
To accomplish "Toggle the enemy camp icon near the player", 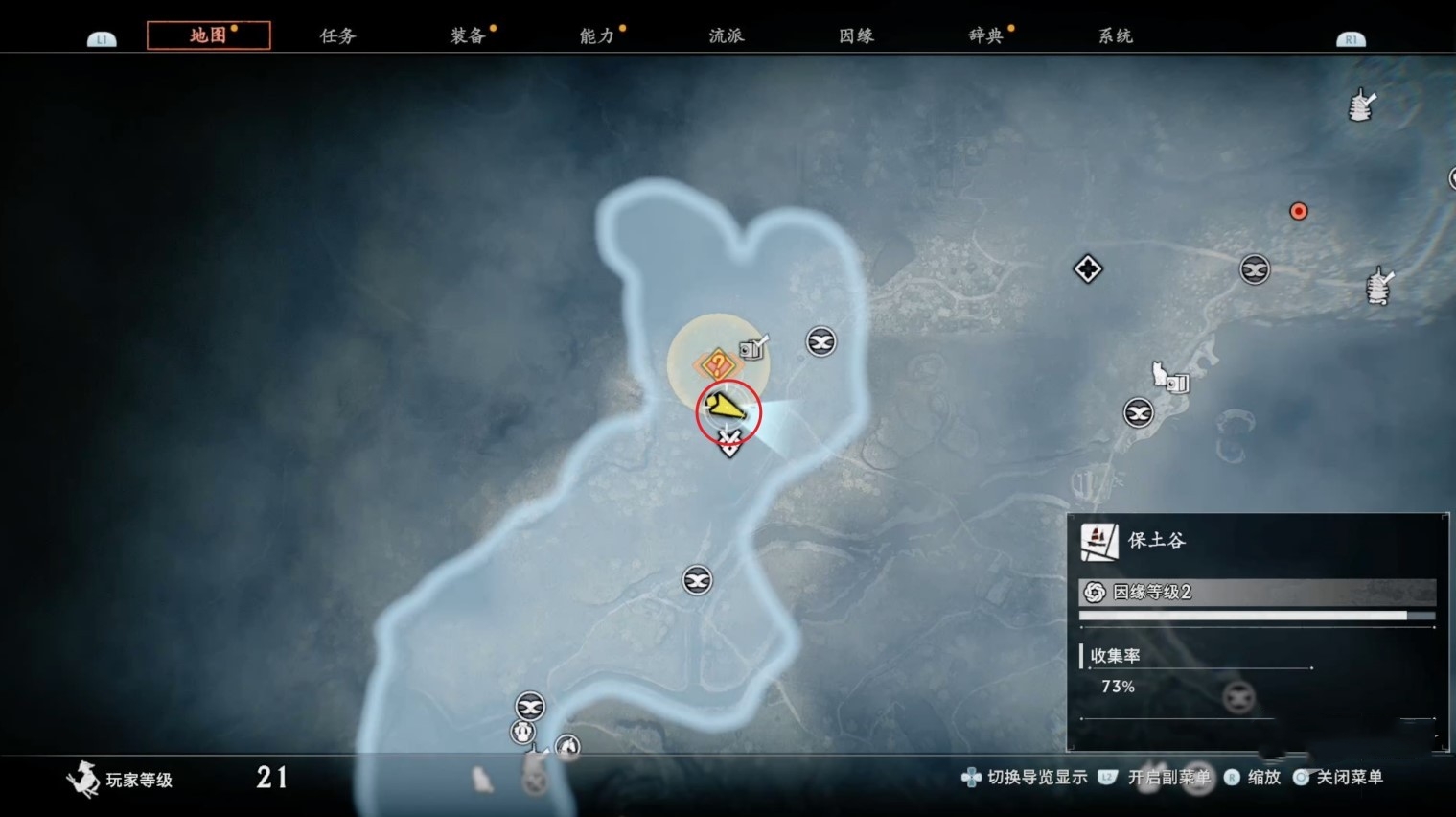I will [x=820, y=342].
